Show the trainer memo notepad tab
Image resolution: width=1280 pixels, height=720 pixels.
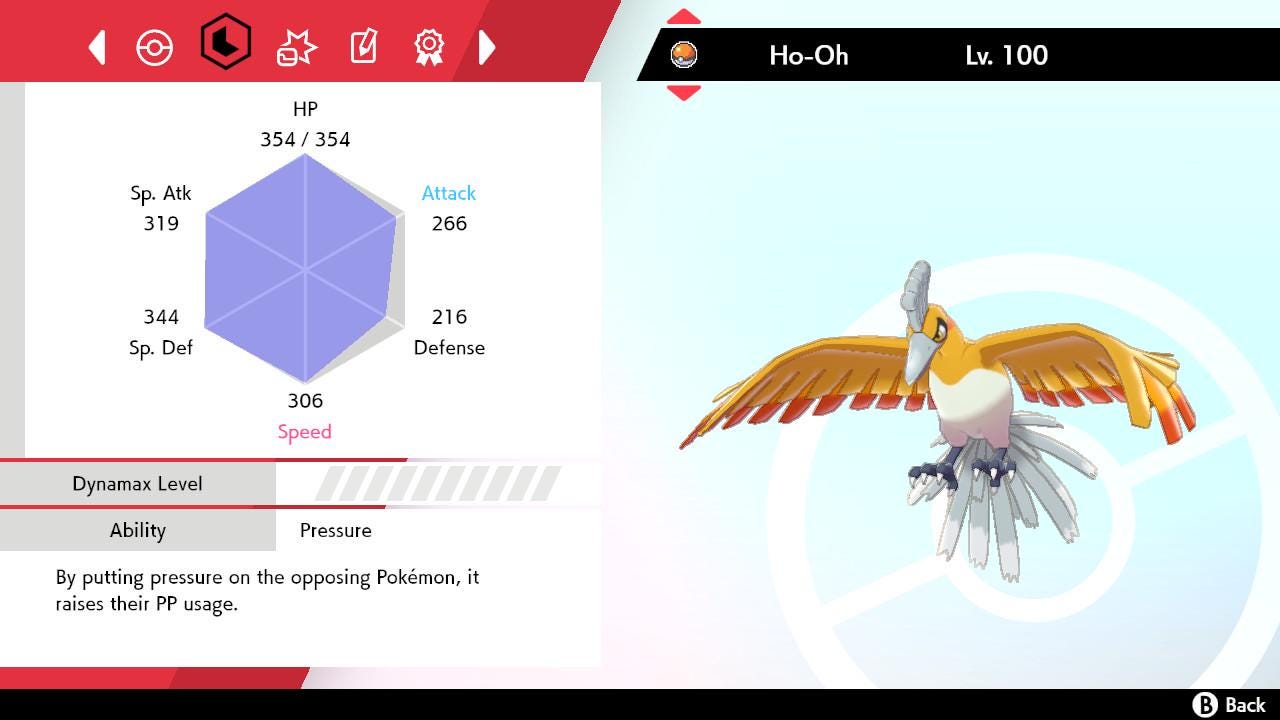(363, 47)
